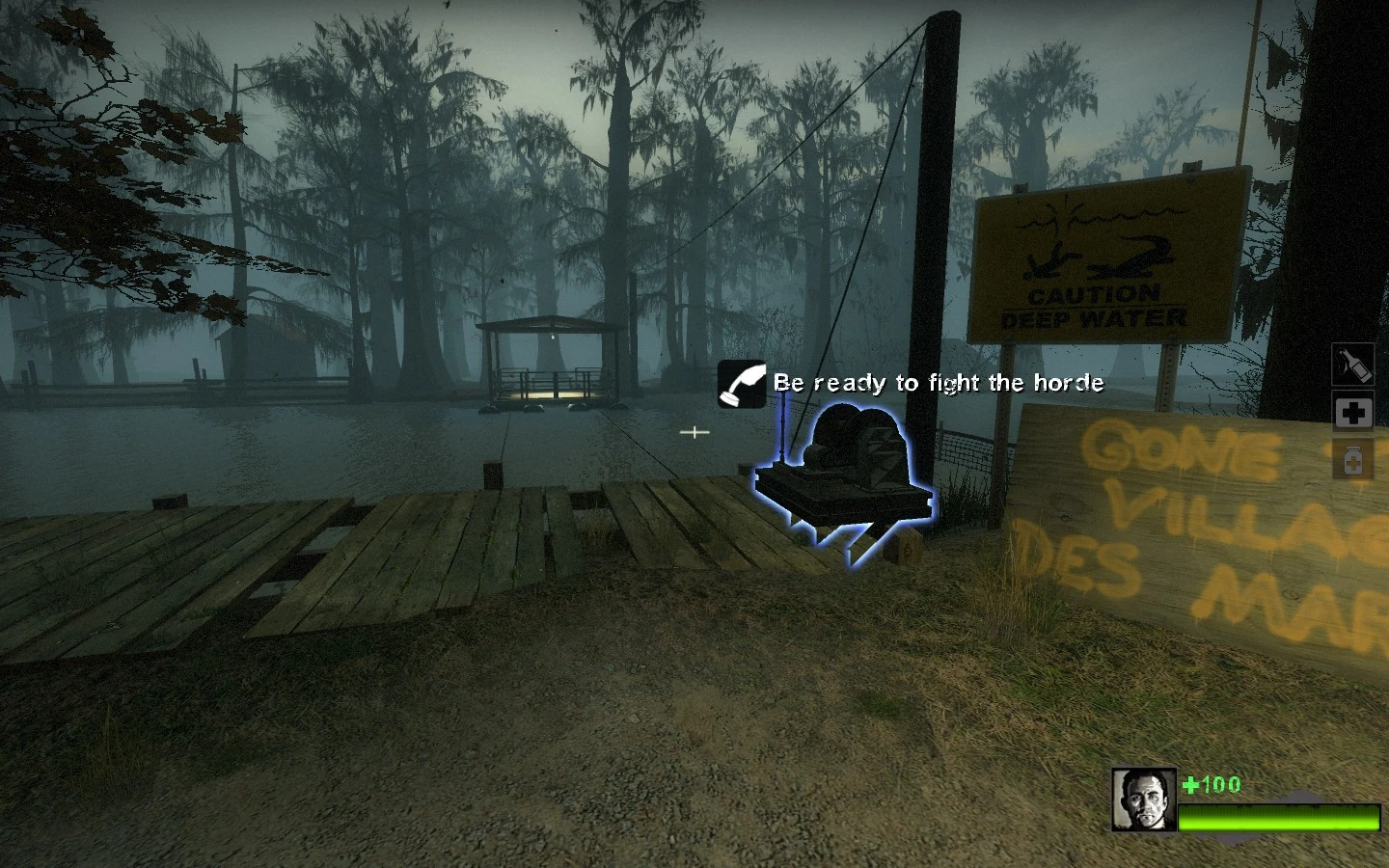The width and height of the screenshot is (1389, 868).
Task: Click the crosshair reticle
Action: click(694, 432)
